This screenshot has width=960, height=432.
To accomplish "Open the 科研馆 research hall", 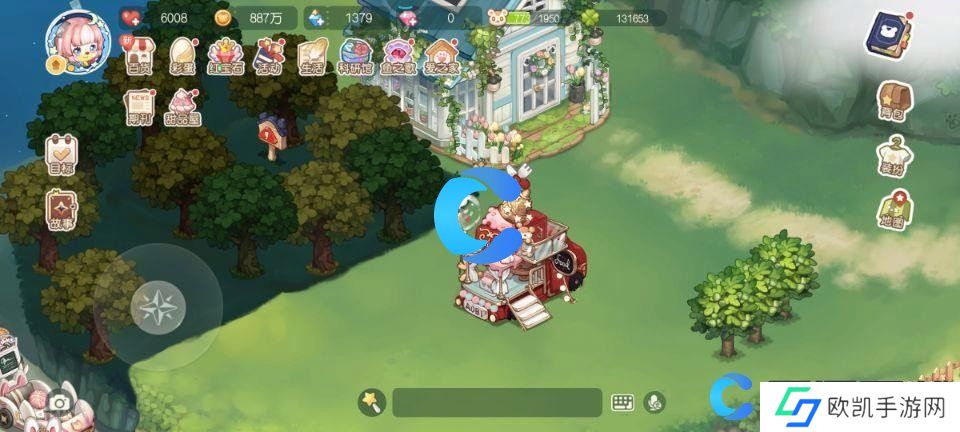I will 356,56.
